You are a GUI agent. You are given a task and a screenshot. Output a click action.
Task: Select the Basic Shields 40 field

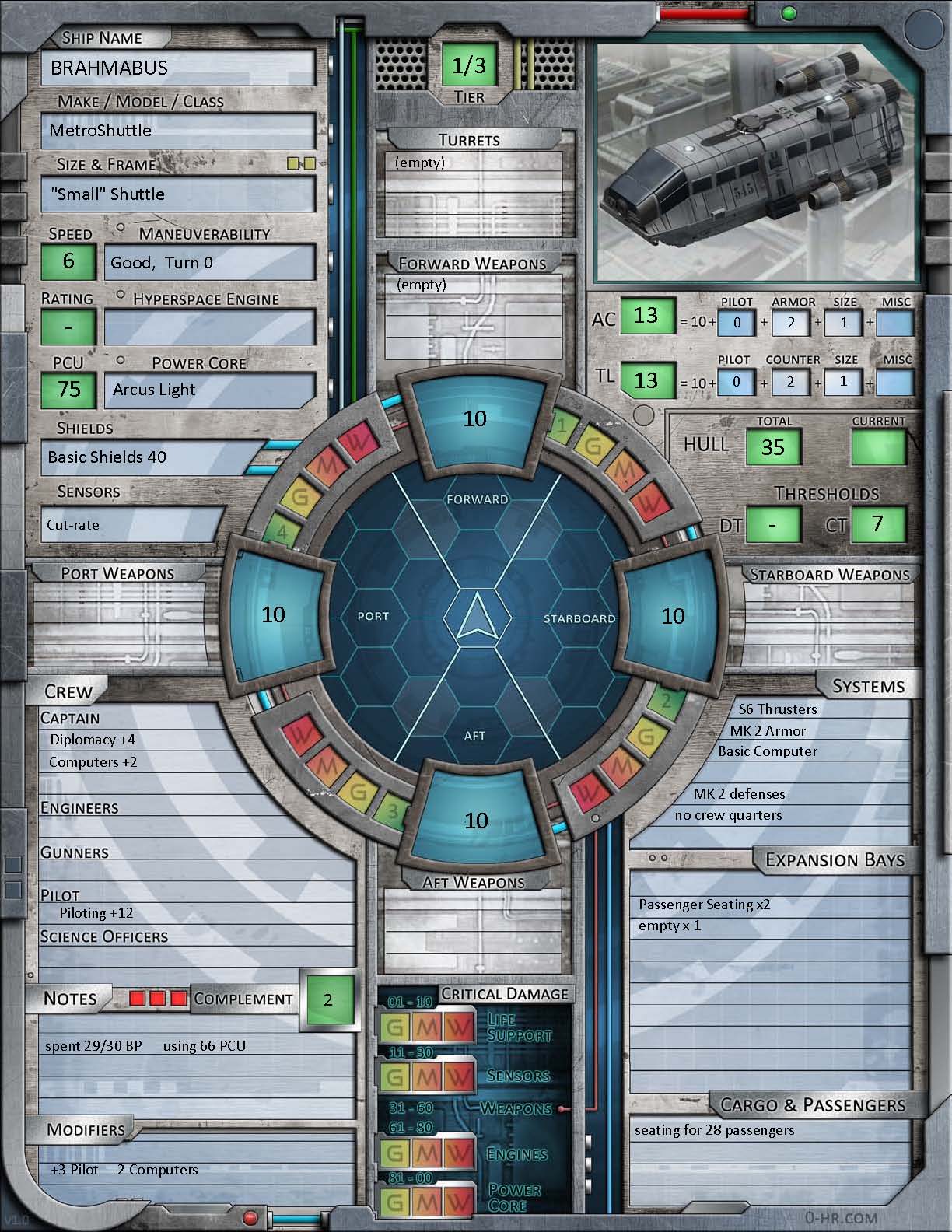pos(152,457)
